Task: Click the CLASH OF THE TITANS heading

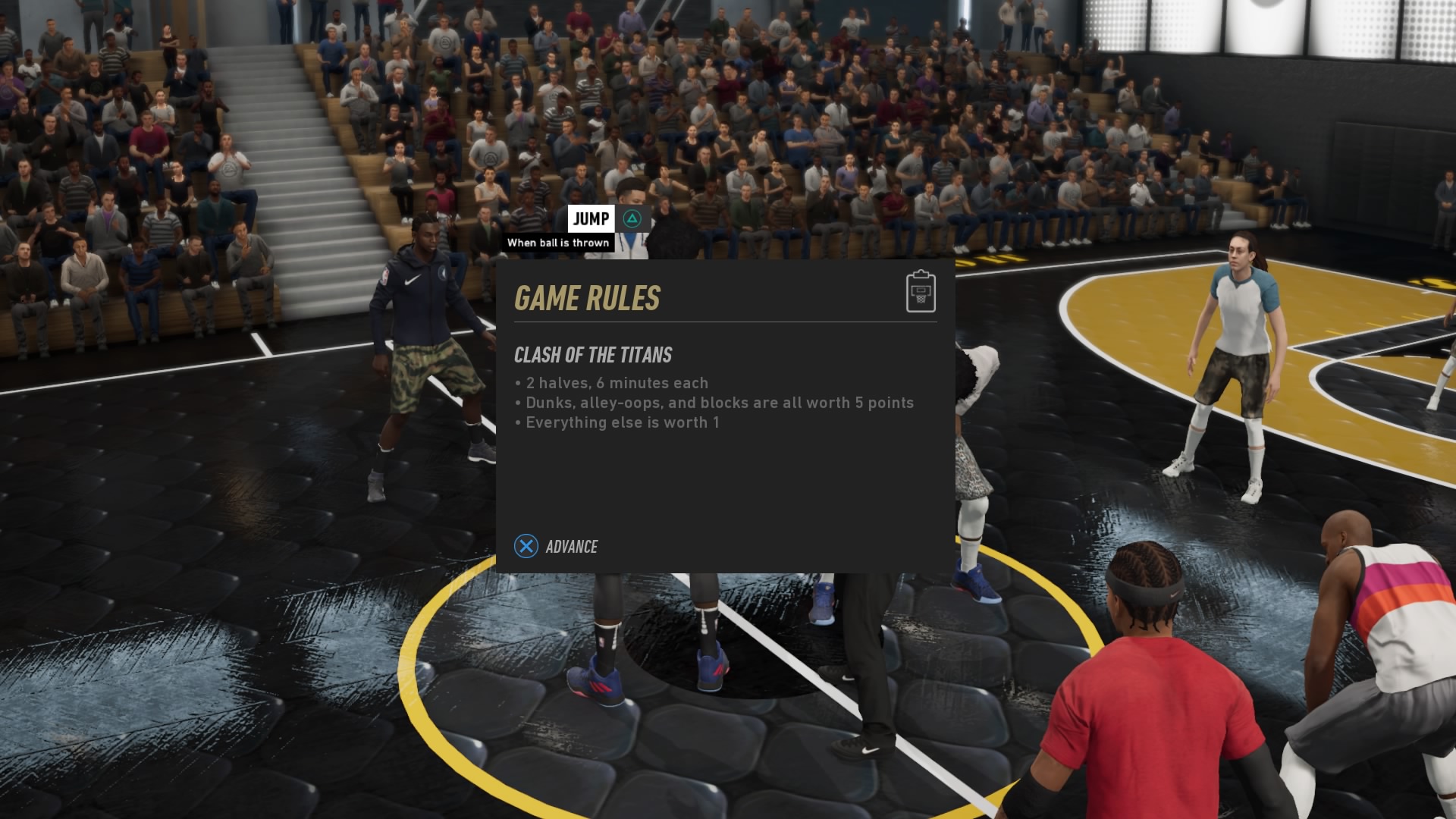Action: [x=594, y=355]
